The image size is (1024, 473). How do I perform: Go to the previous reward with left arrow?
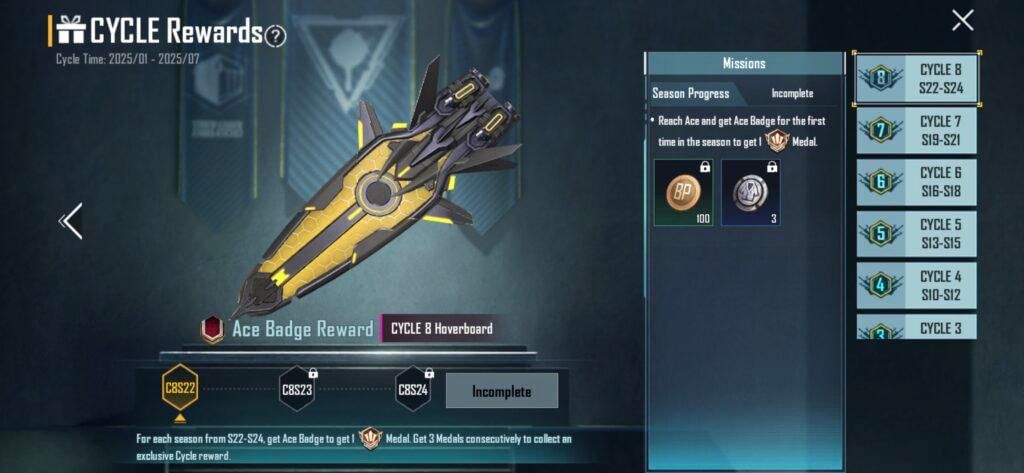coord(71,221)
